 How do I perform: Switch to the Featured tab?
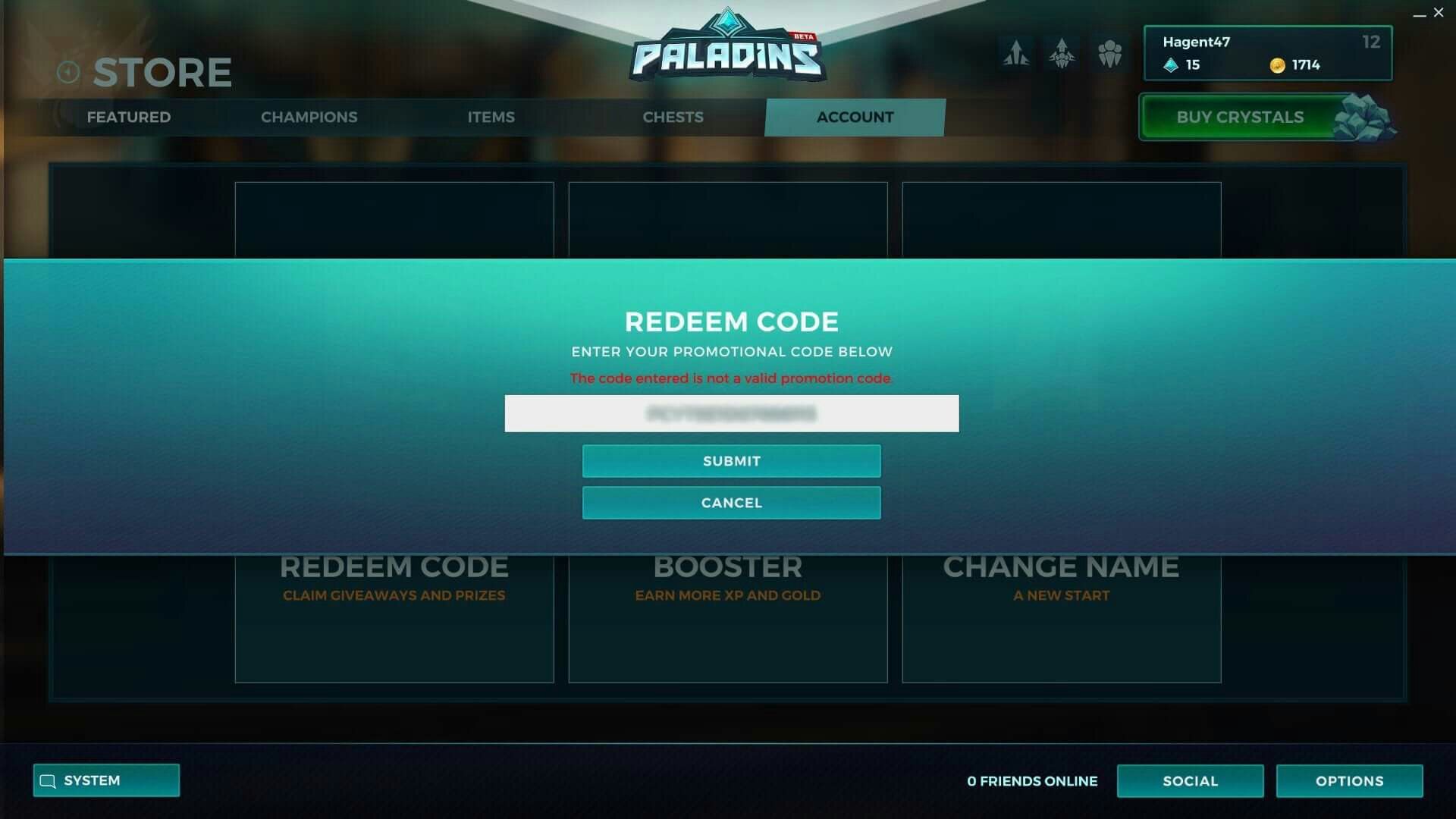pos(129,117)
